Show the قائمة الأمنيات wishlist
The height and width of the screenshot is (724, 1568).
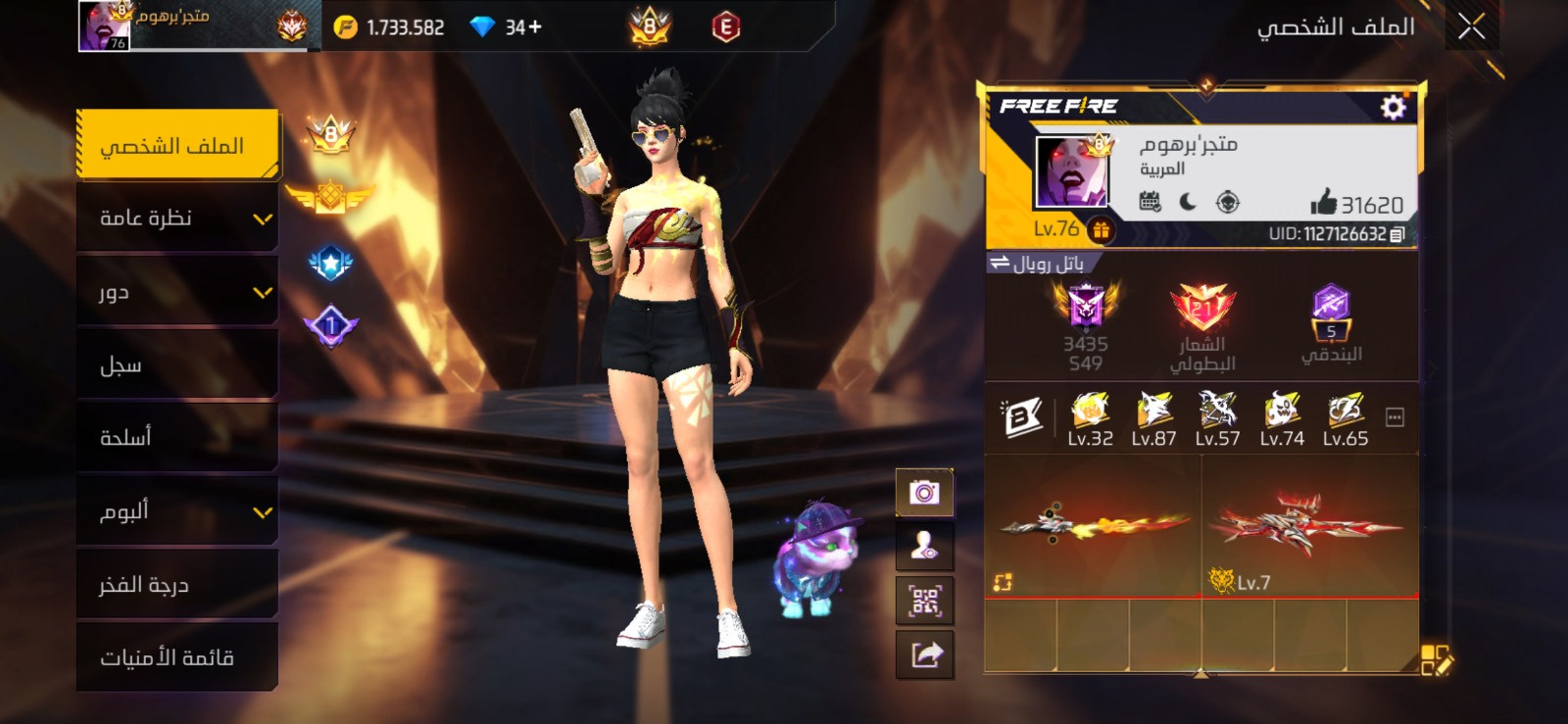[x=177, y=657]
